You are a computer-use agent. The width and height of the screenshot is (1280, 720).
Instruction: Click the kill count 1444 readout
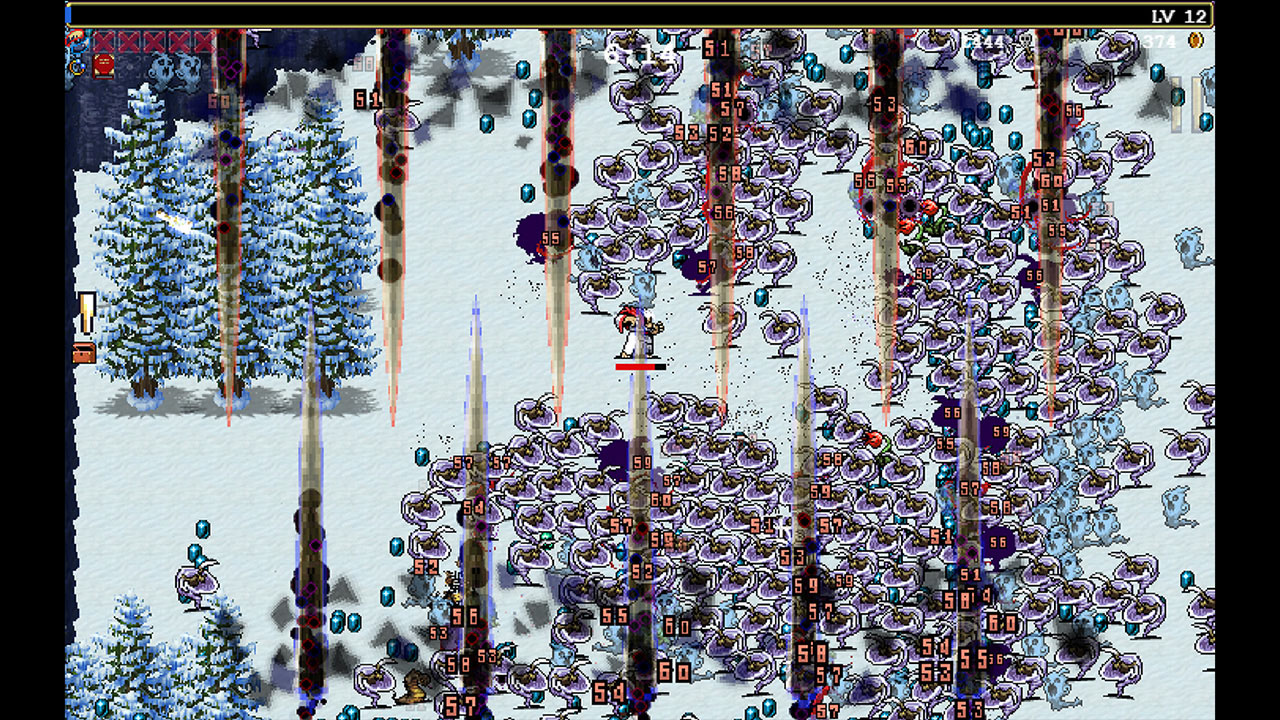(x=985, y=40)
